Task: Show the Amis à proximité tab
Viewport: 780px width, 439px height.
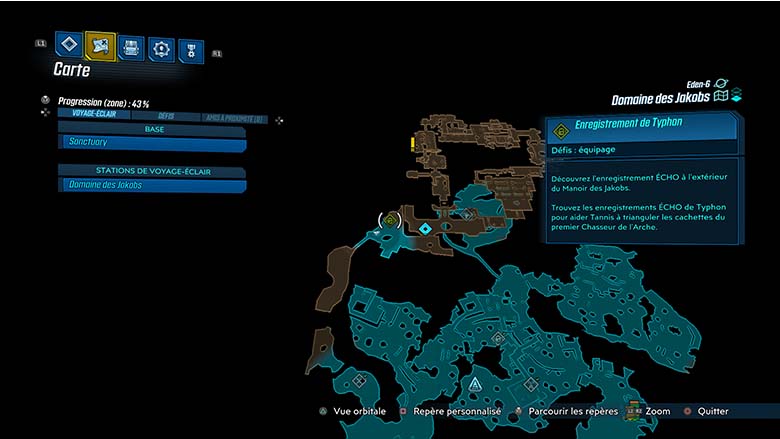Action: tap(235, 119)
